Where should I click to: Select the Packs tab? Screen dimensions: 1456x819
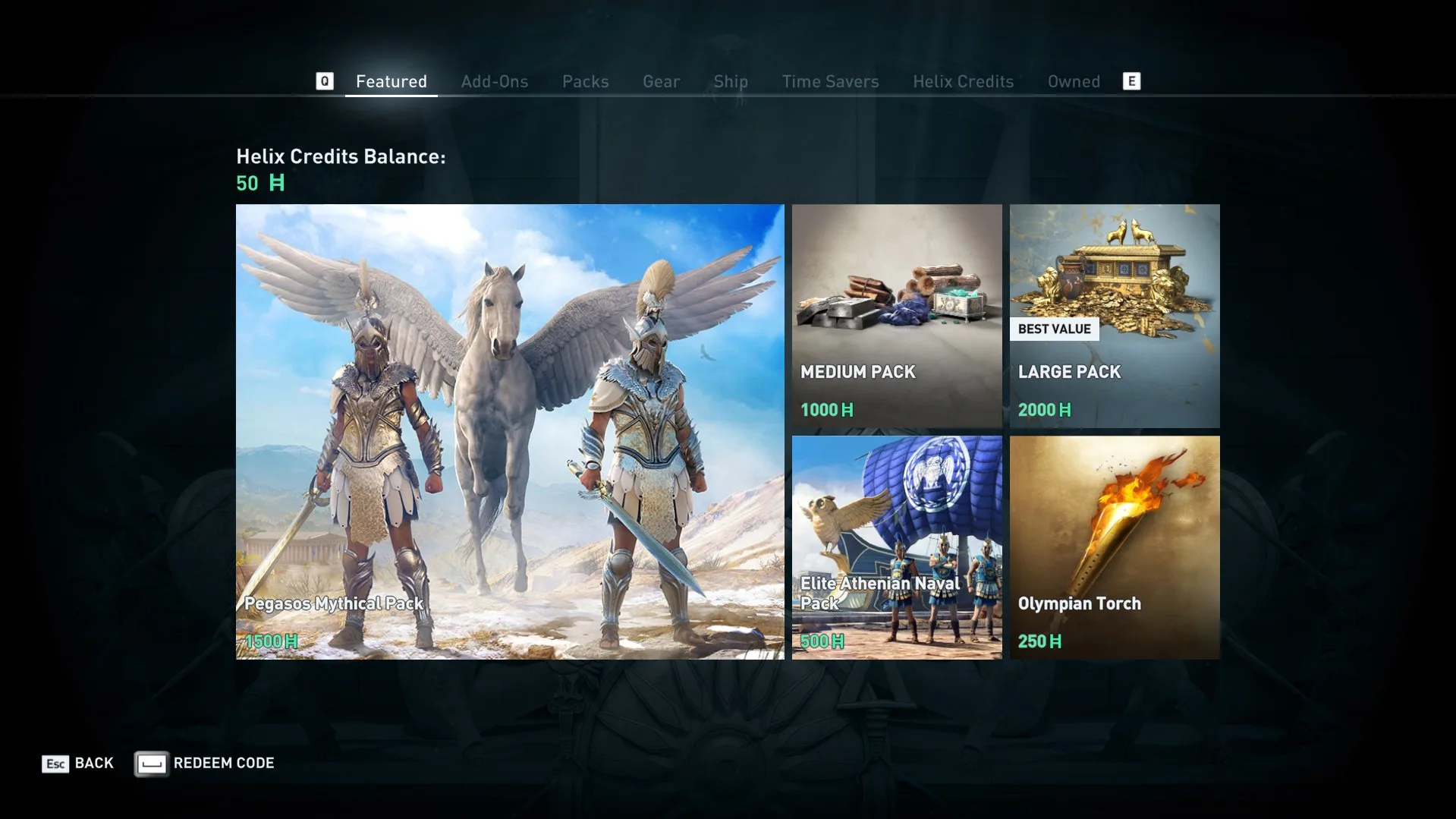tap(585, 81)
